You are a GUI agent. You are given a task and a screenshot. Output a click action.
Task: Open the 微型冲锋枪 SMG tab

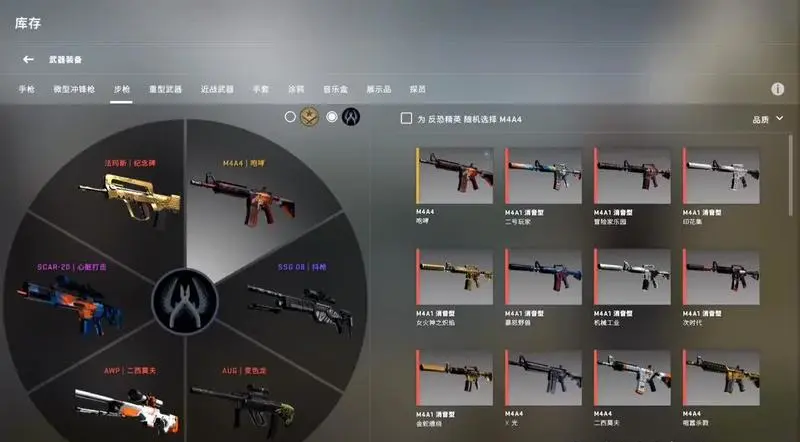pyautogui.click(x=75, y=89)
